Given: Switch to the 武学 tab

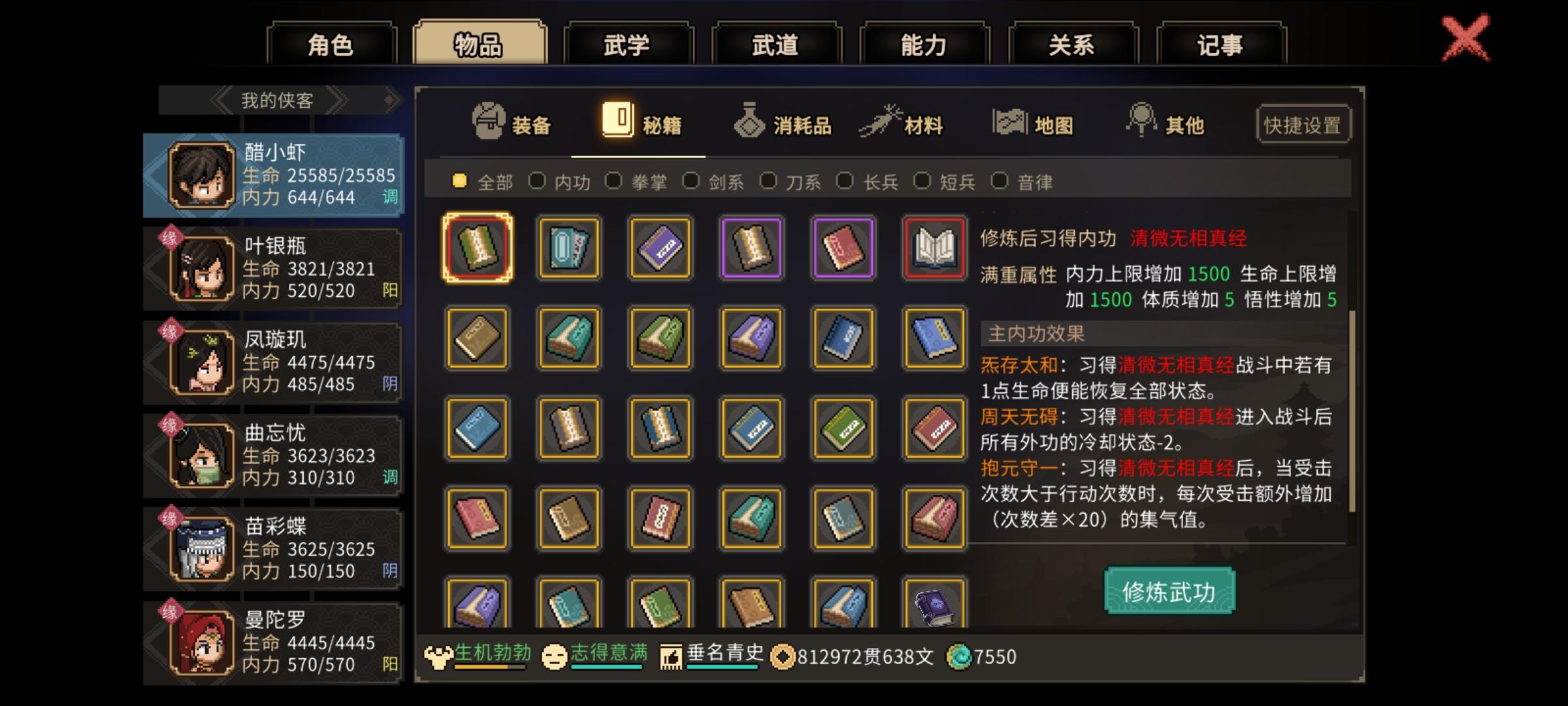Looking at the screenshot, I should [x=629, y=44].
